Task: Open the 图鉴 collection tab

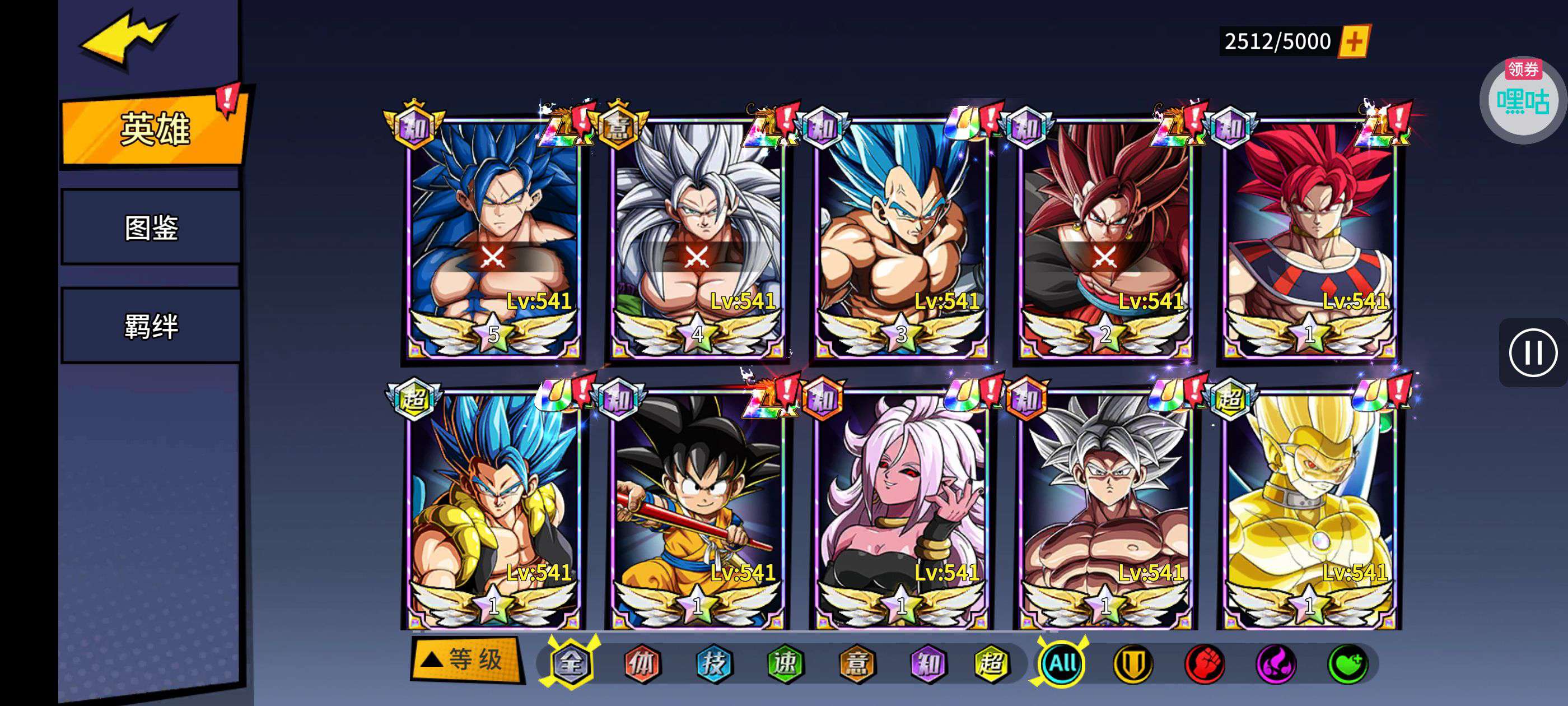Action: point(151,228)
